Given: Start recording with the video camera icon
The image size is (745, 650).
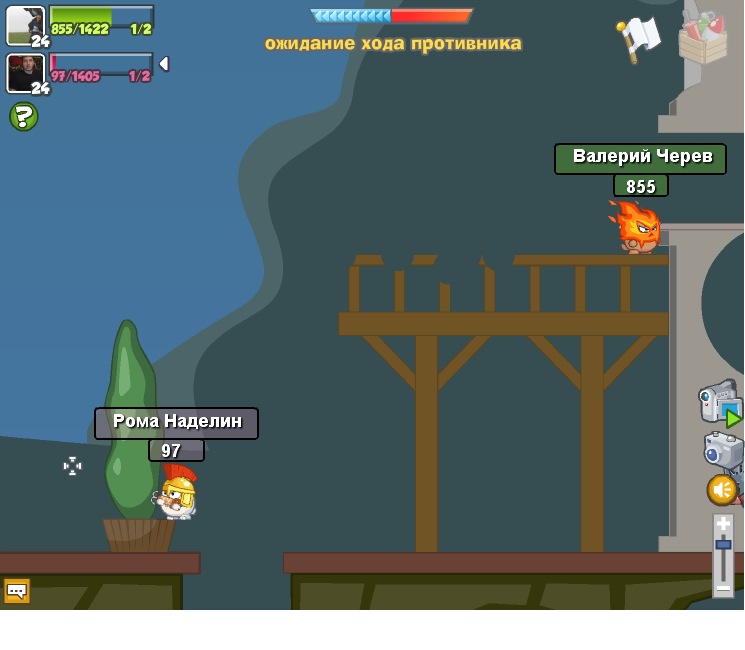Looking at the screenshot, I should coord(719,402).
